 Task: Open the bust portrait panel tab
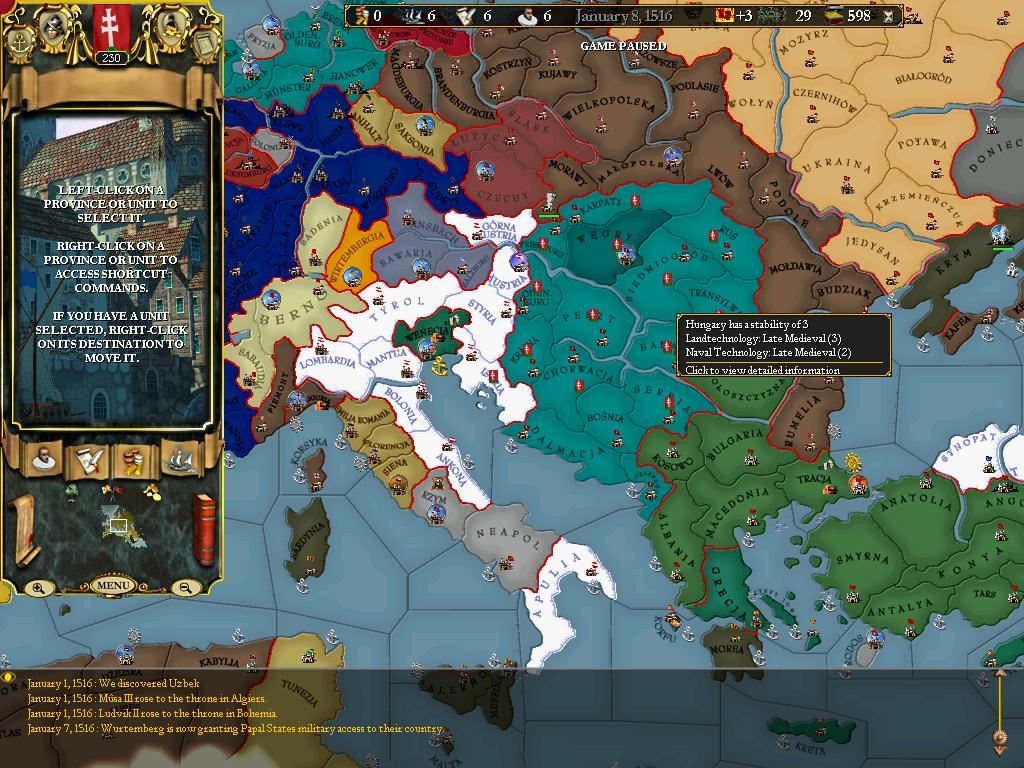43,459
